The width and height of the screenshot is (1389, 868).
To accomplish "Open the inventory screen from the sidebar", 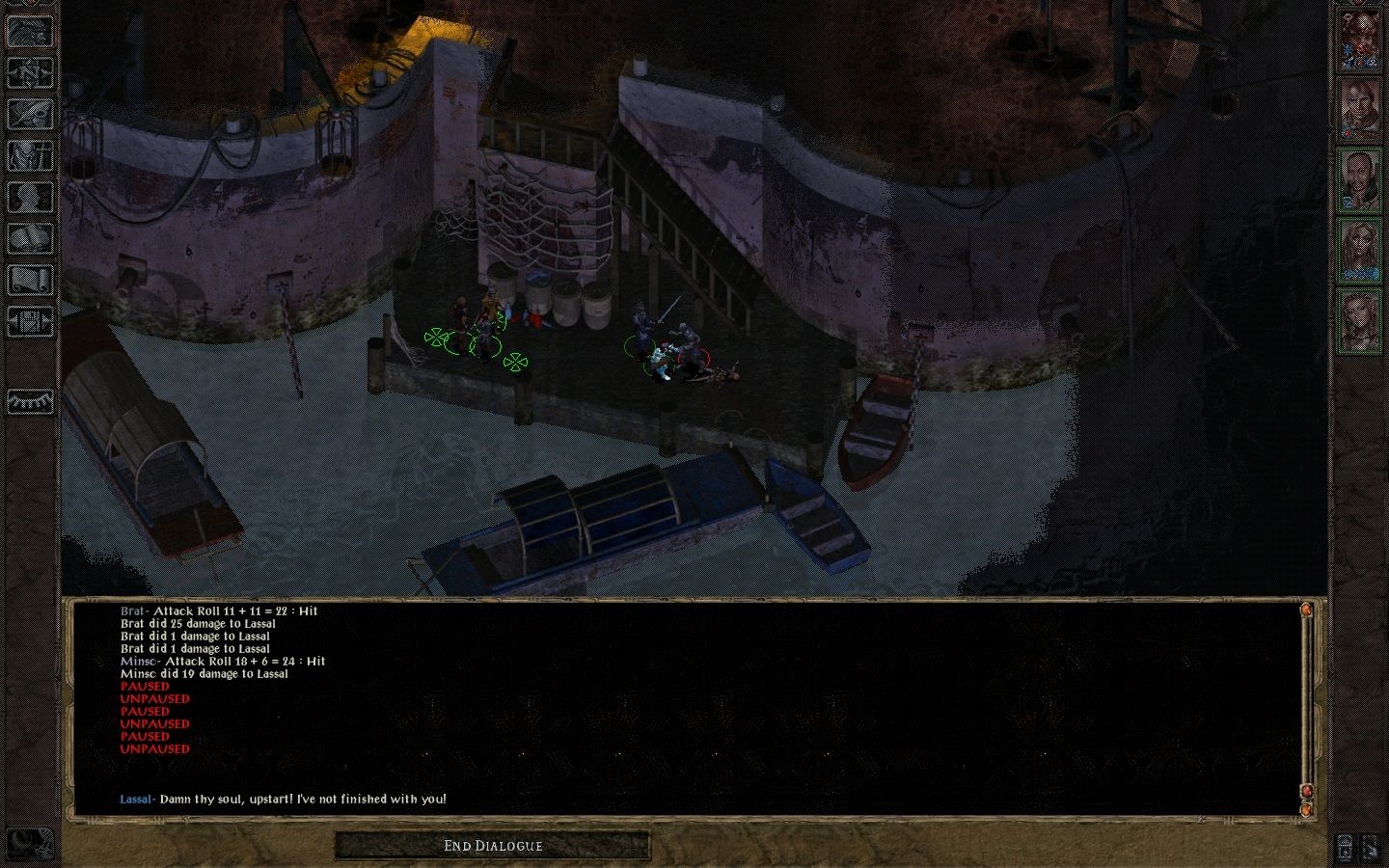I will [30, 155].
